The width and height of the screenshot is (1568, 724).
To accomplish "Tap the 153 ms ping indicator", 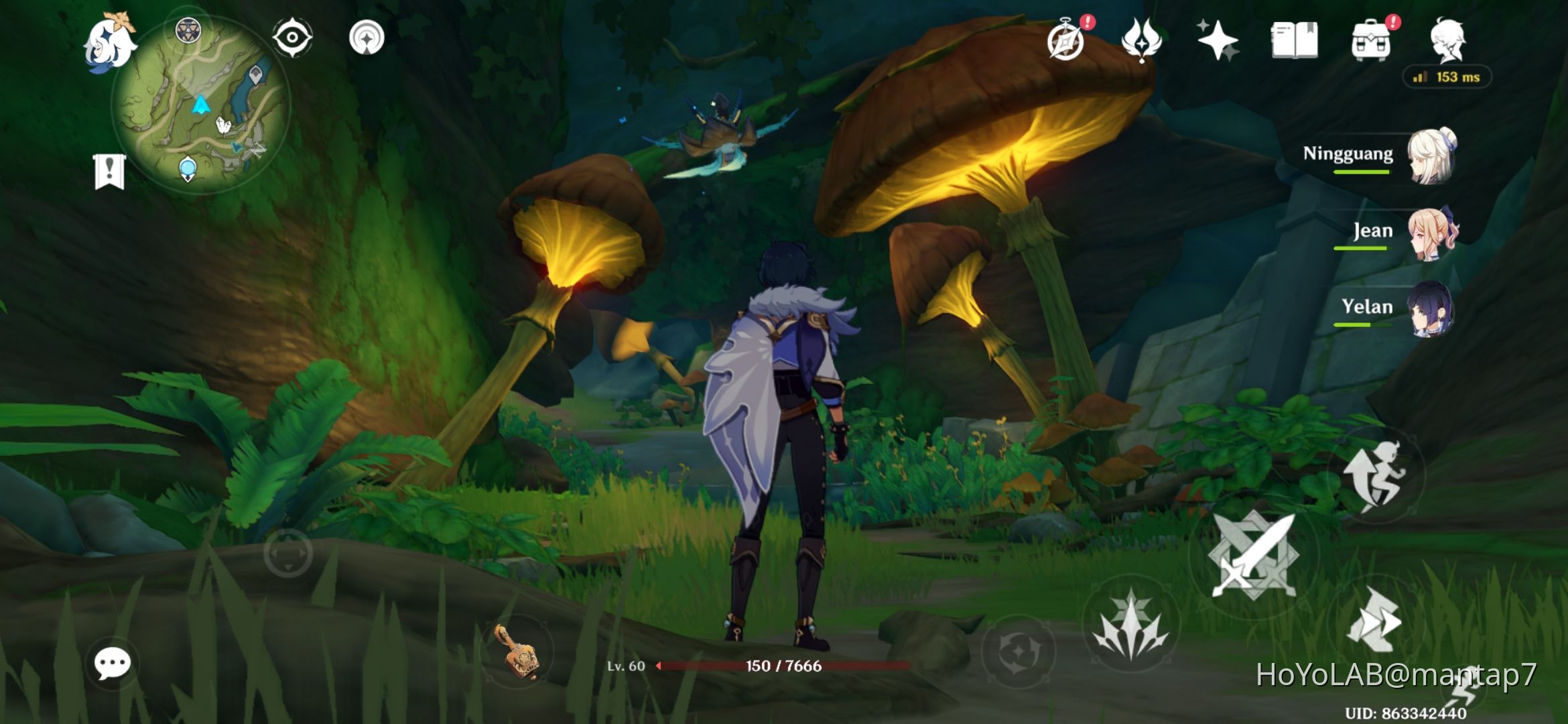I will pyautogui.click(x=1447, y=78).
